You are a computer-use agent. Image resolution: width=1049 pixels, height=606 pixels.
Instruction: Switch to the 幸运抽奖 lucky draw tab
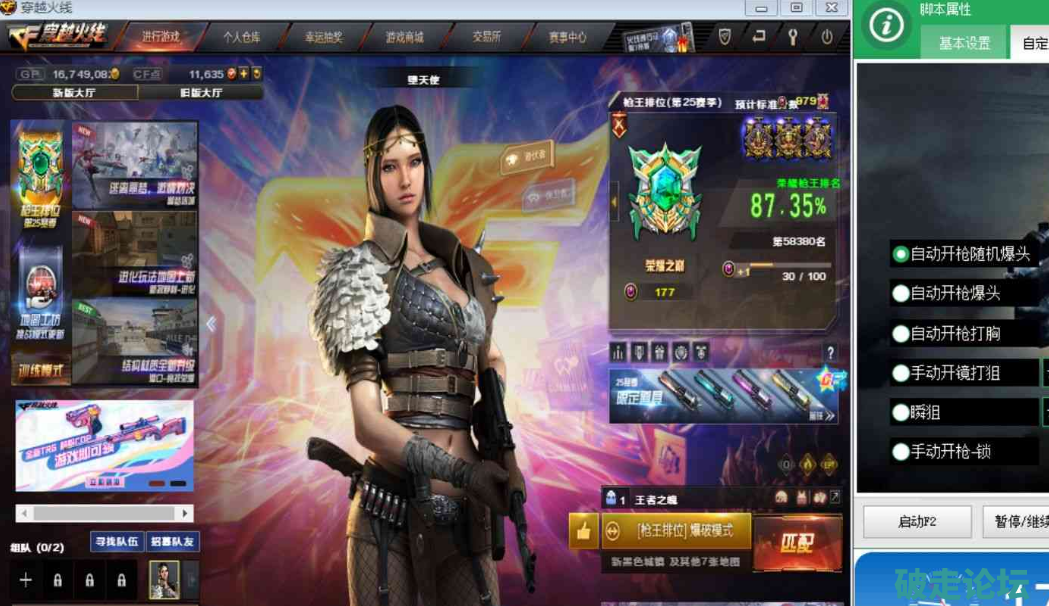point(324,37)
